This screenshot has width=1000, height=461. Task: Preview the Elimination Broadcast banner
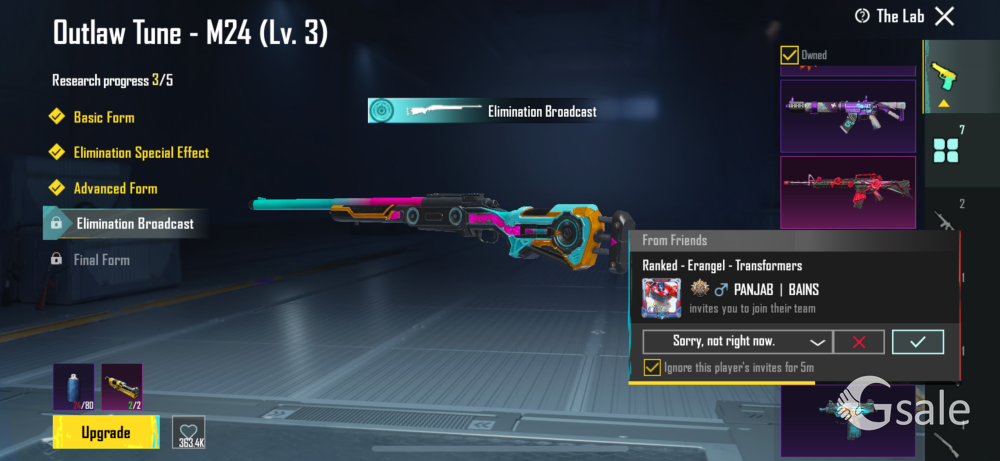486,111
